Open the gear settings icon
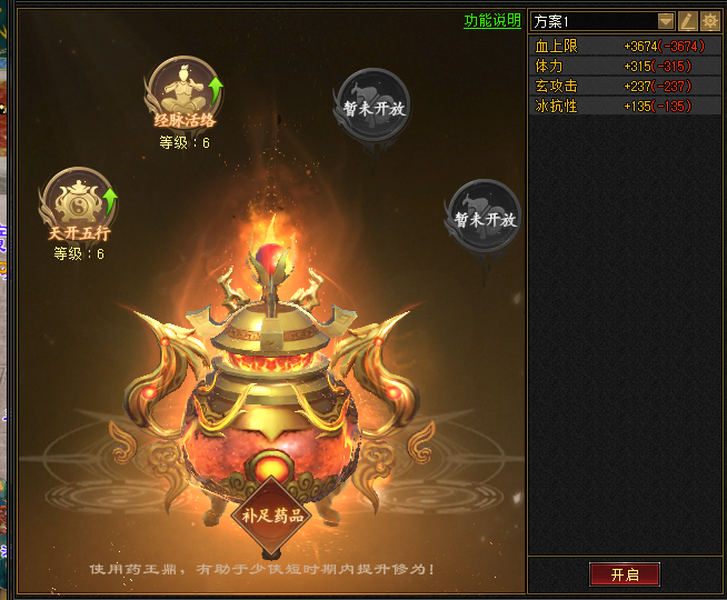 709,21
